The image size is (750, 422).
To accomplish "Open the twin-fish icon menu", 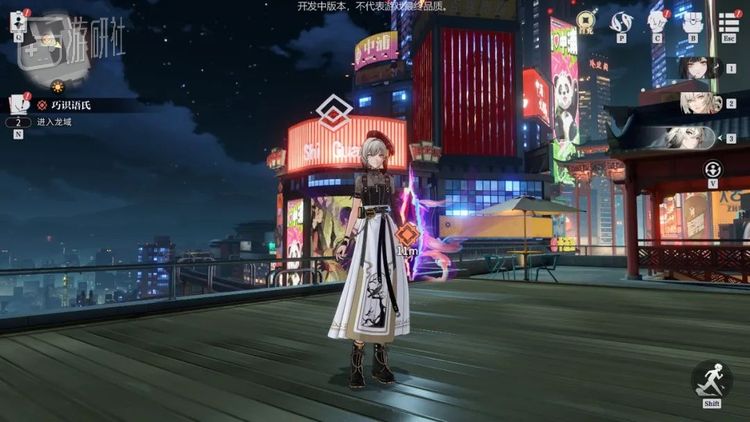I will [x=622, y=21].
